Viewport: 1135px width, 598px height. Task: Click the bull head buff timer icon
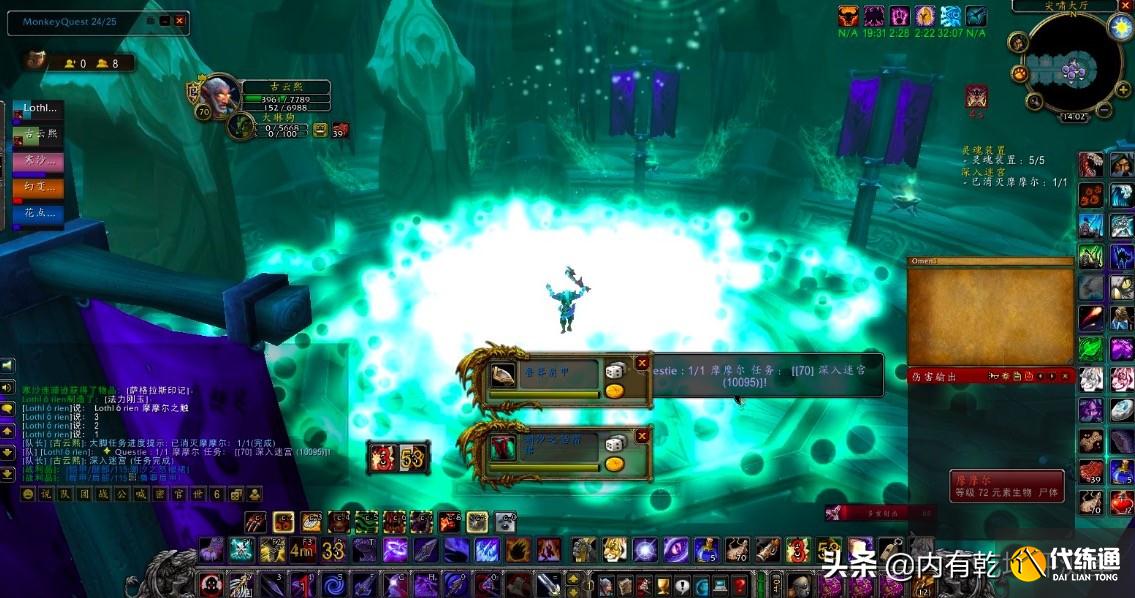(848, 15)
